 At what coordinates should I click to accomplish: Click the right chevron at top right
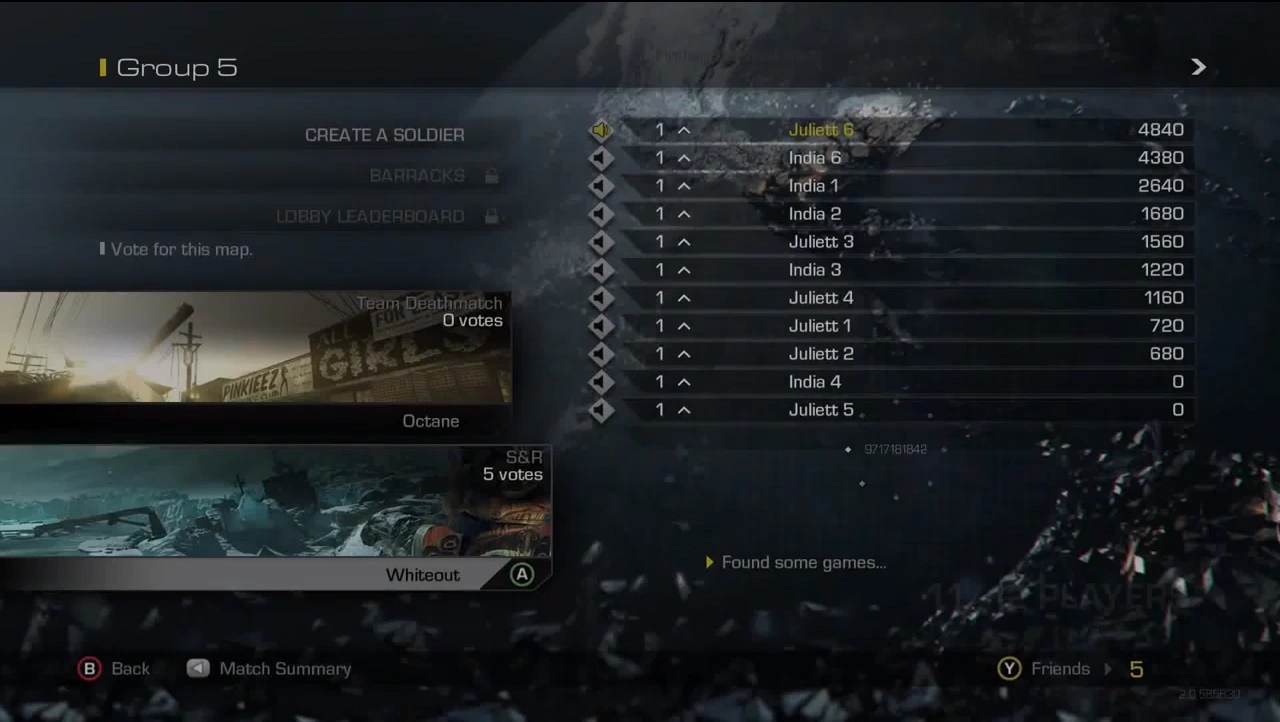(1198, 67)
